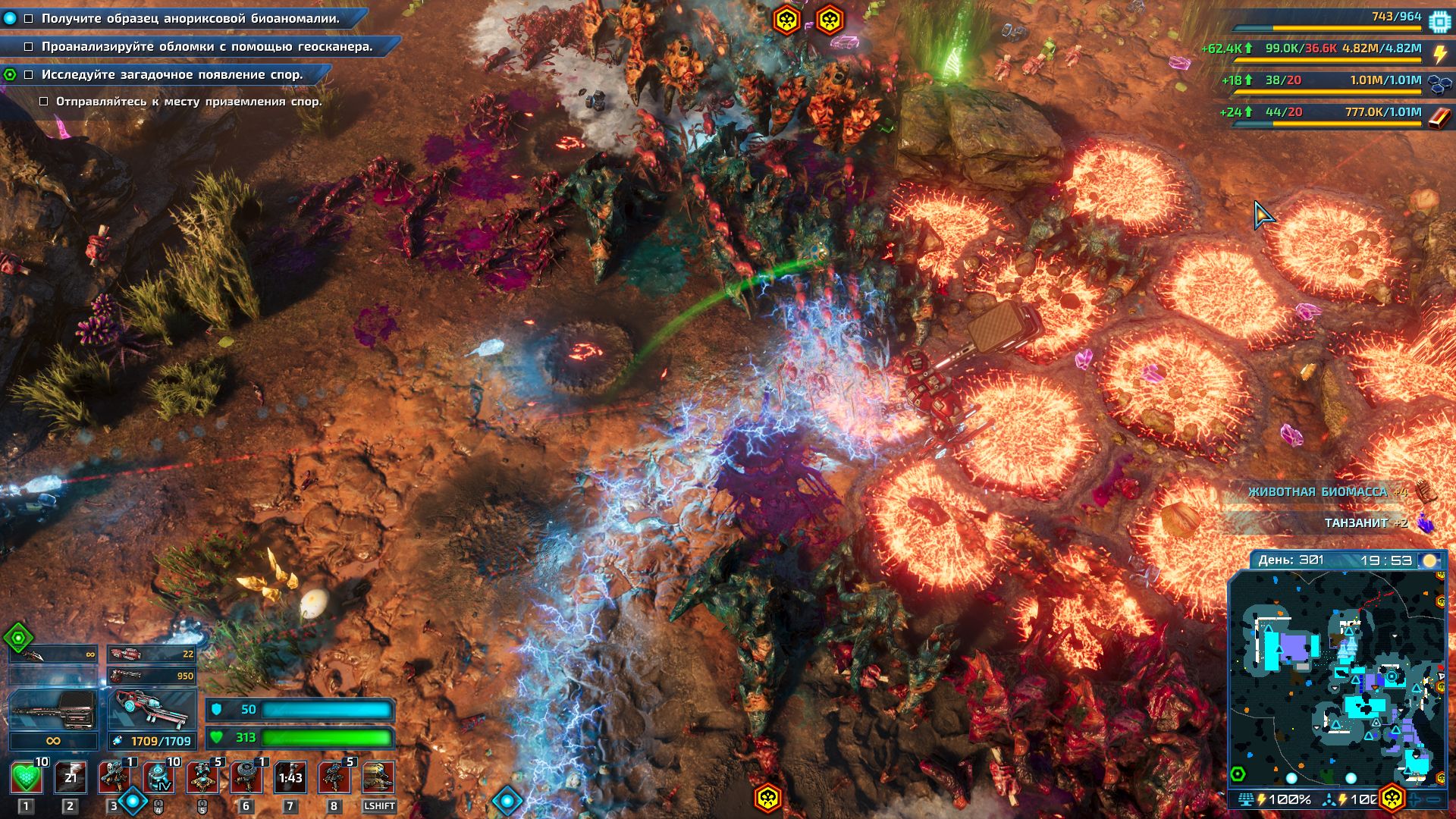Viewport: 1456px width, 819px height.
Task: Choose the minigun weapon with 950 ammo
Action: tap(152, 675)
